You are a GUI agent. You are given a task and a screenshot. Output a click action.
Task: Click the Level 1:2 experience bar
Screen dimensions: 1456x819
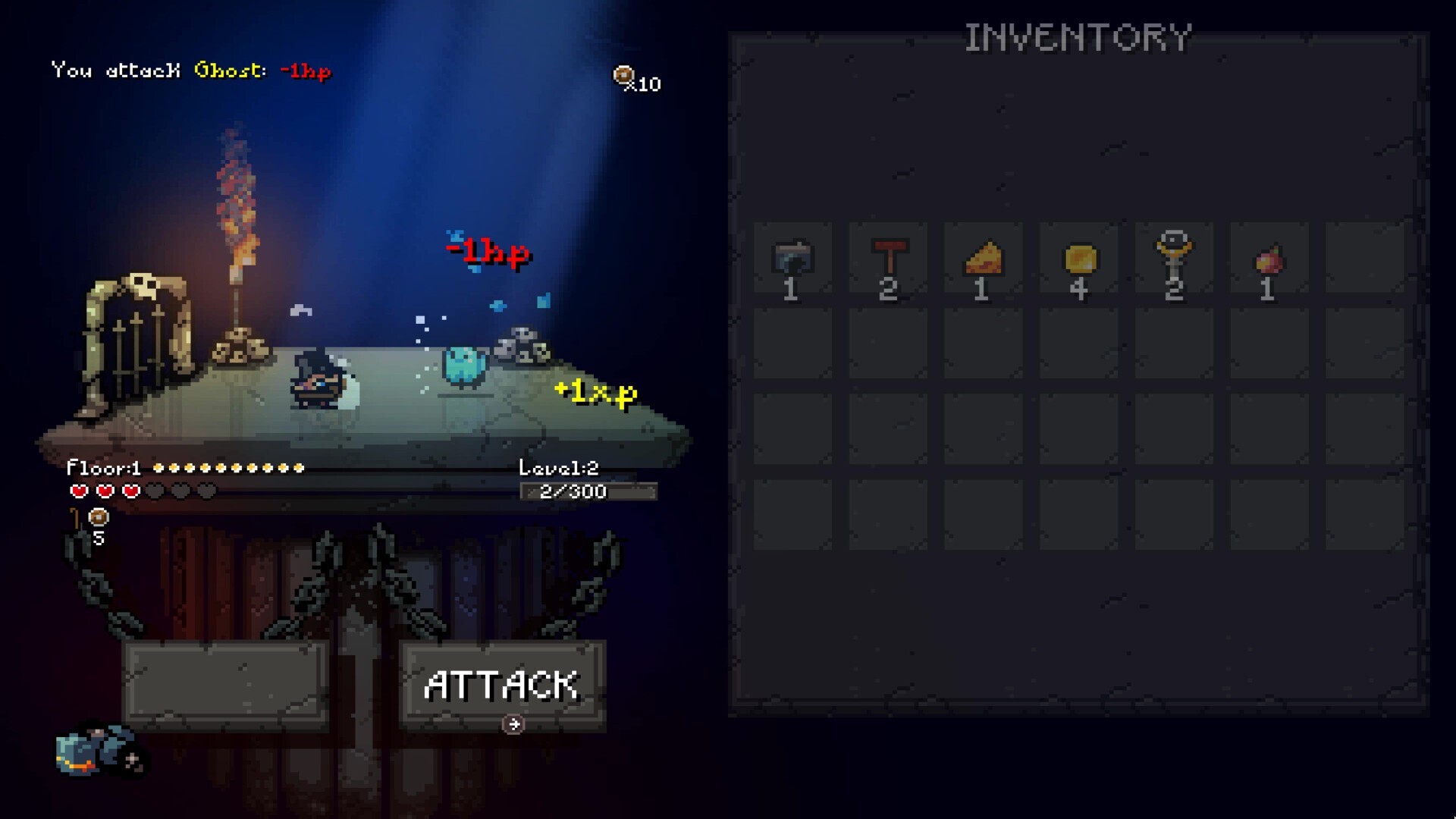[588, 491]
